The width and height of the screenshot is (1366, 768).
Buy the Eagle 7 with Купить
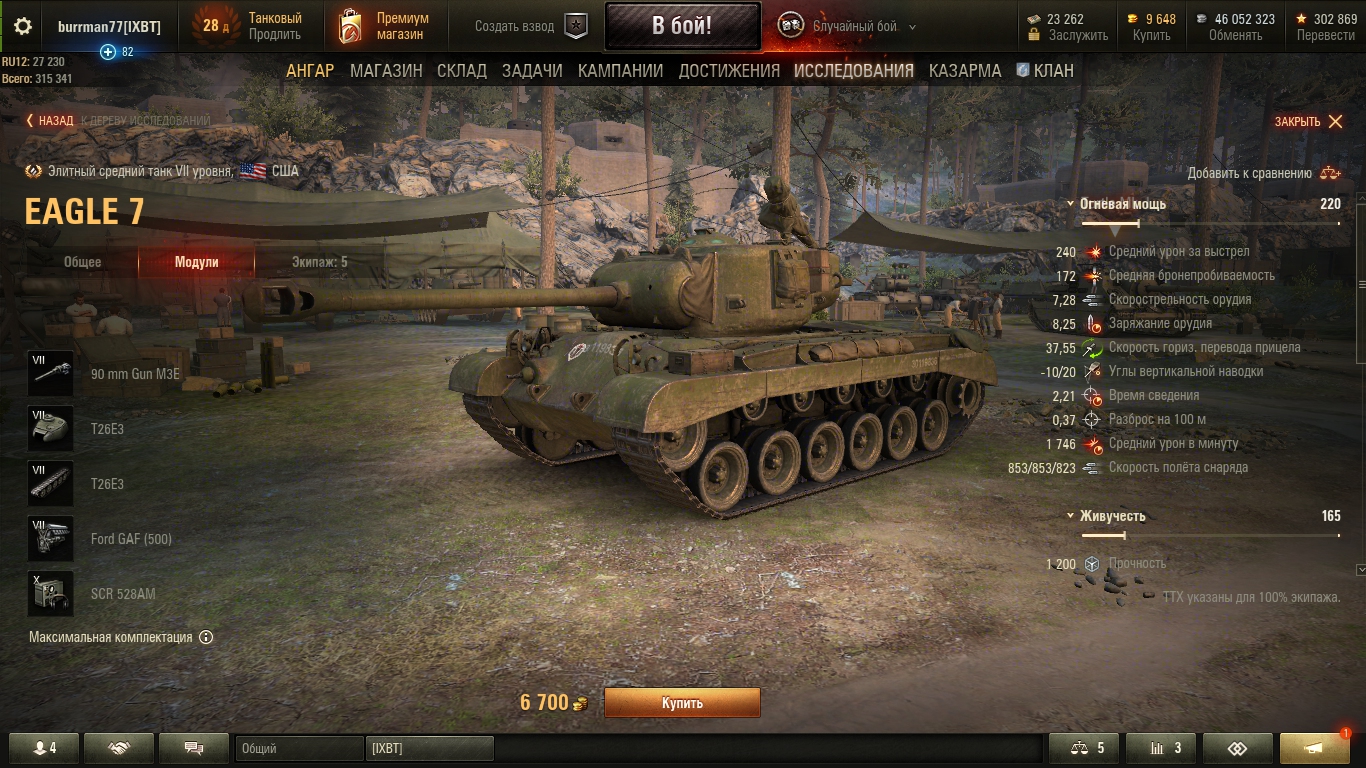click(682, 703)
